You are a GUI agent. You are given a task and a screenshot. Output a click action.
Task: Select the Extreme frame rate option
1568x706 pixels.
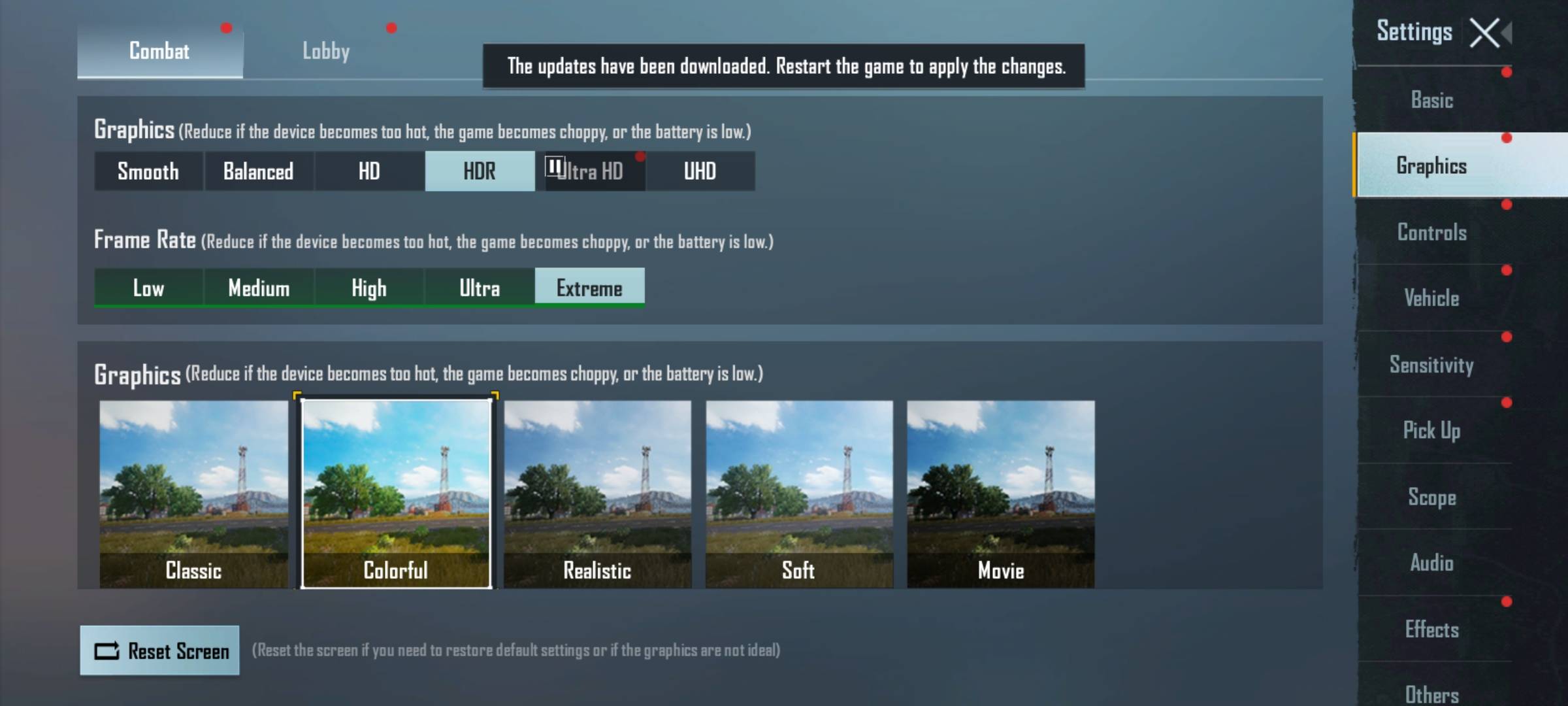tap(589, 288)
